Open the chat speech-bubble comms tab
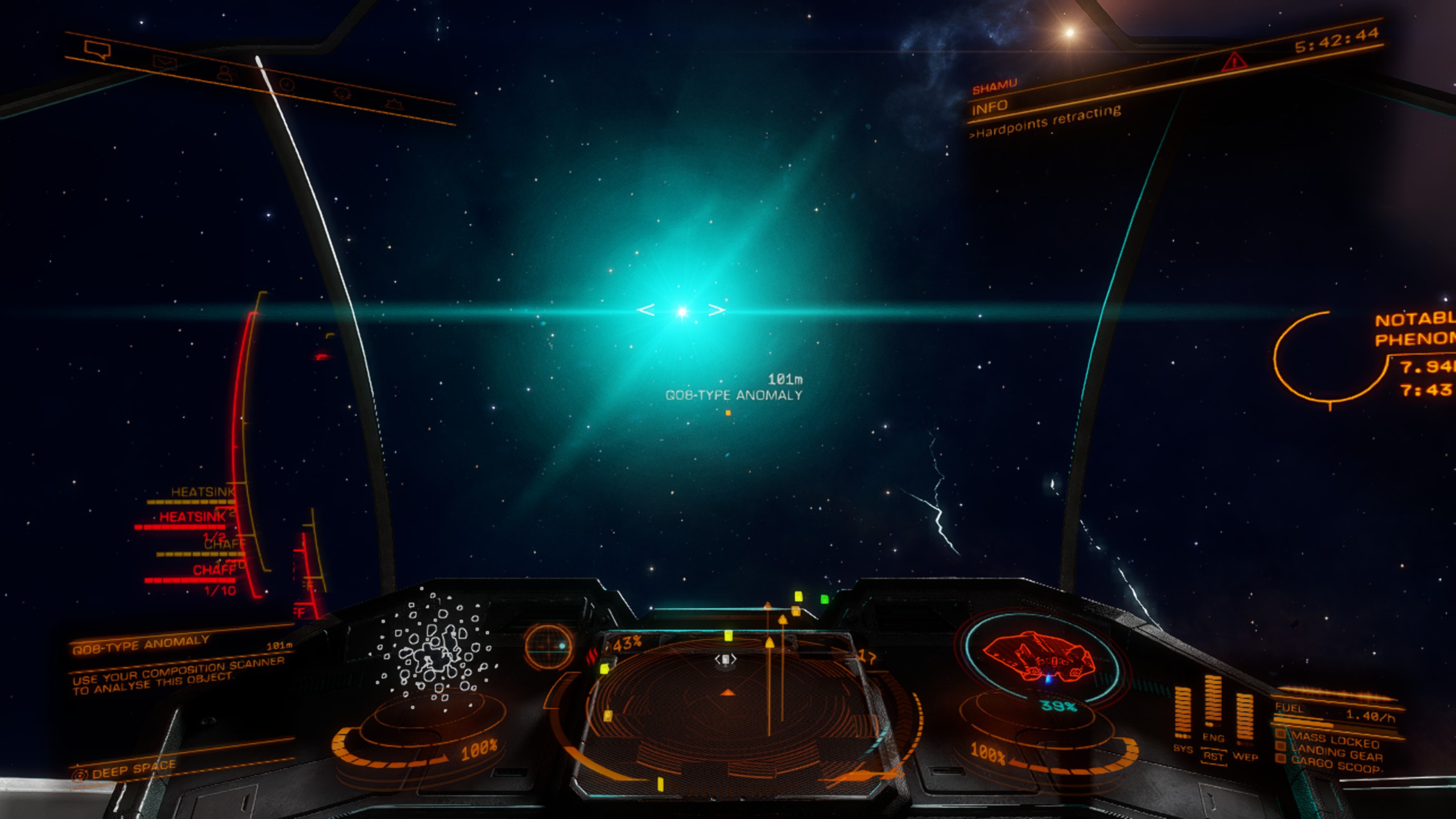The width and height of the screenshot is (1456, 819). pyautogui.click(x=97, y=49)
